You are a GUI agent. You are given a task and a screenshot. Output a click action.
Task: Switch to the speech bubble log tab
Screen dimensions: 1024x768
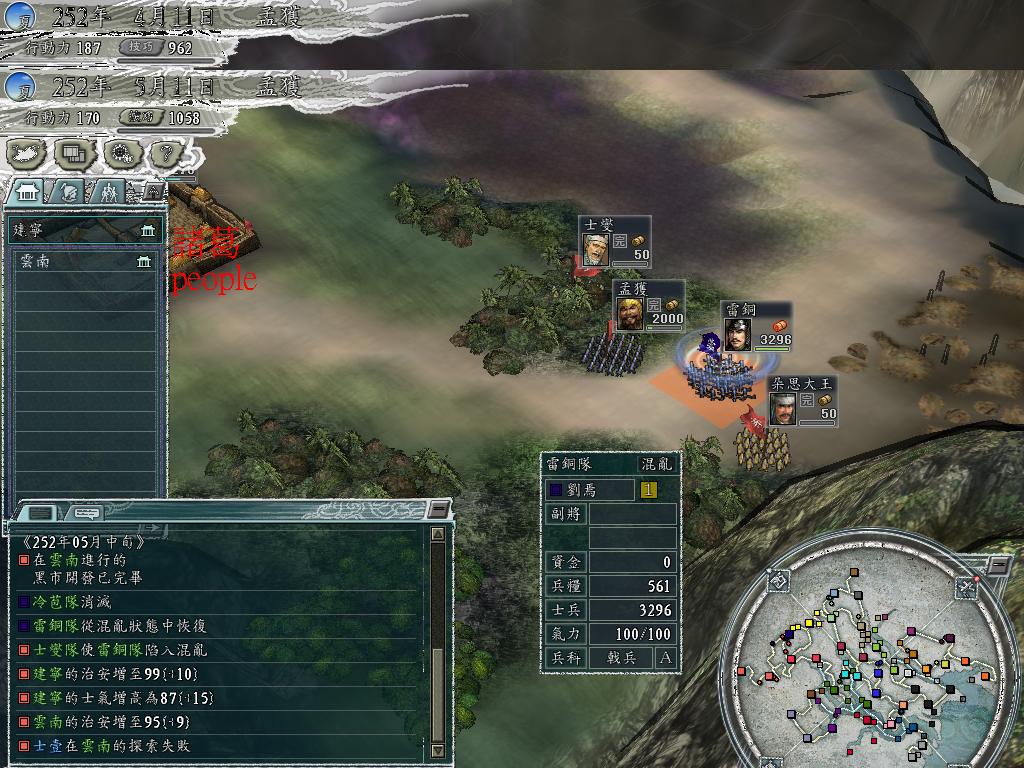point(88,513)
